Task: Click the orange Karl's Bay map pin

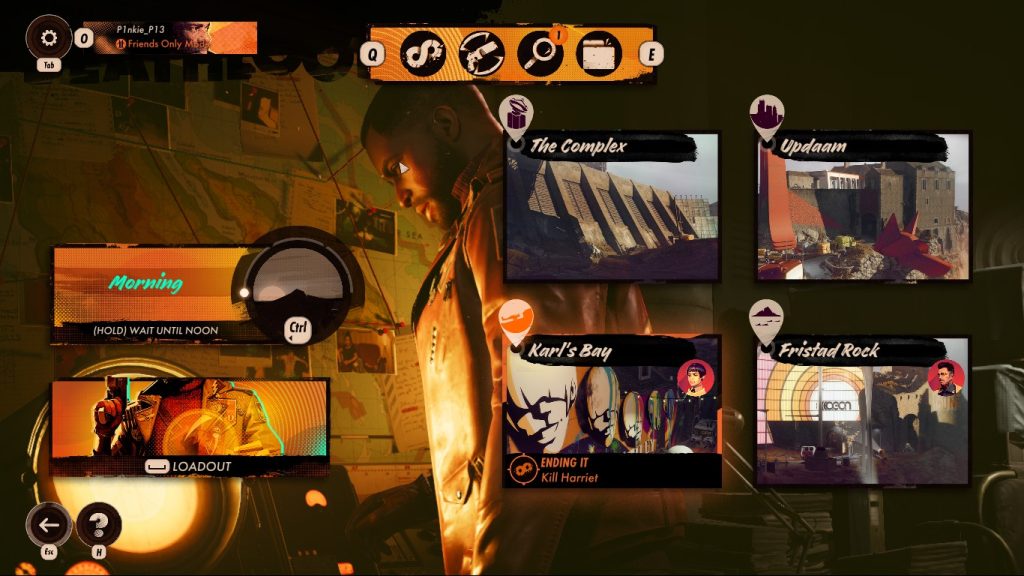Action: pyautogui.click(x=516, y=318)
